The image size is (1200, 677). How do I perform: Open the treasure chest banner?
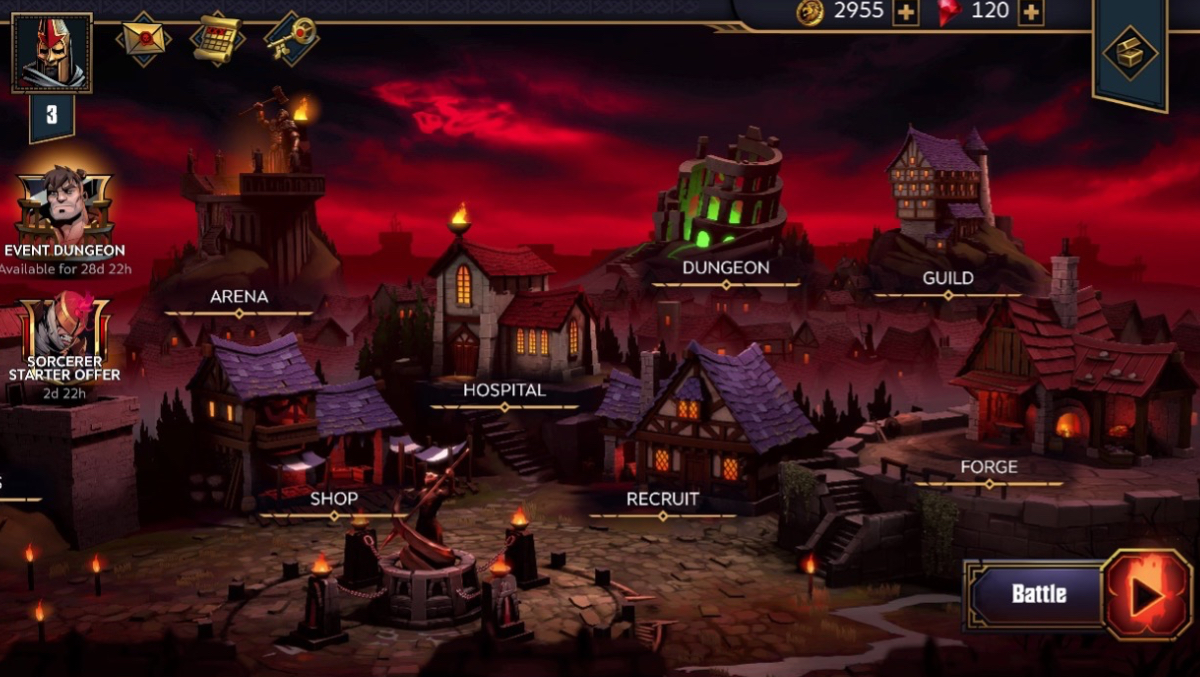coord(1130,53)
